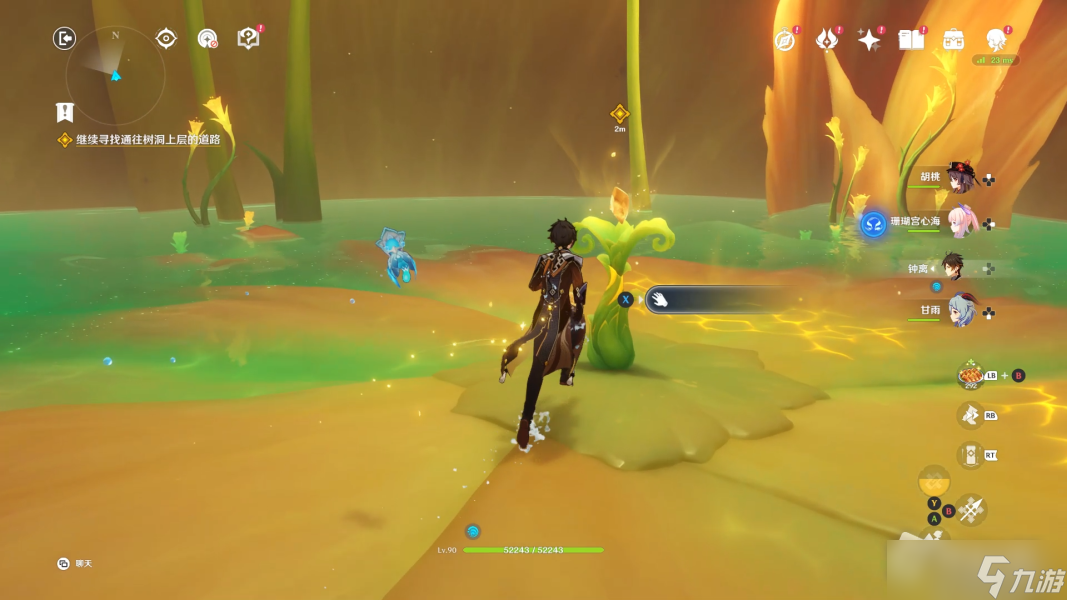Click the quest banner exclamation icon

(x=65, y=111)
